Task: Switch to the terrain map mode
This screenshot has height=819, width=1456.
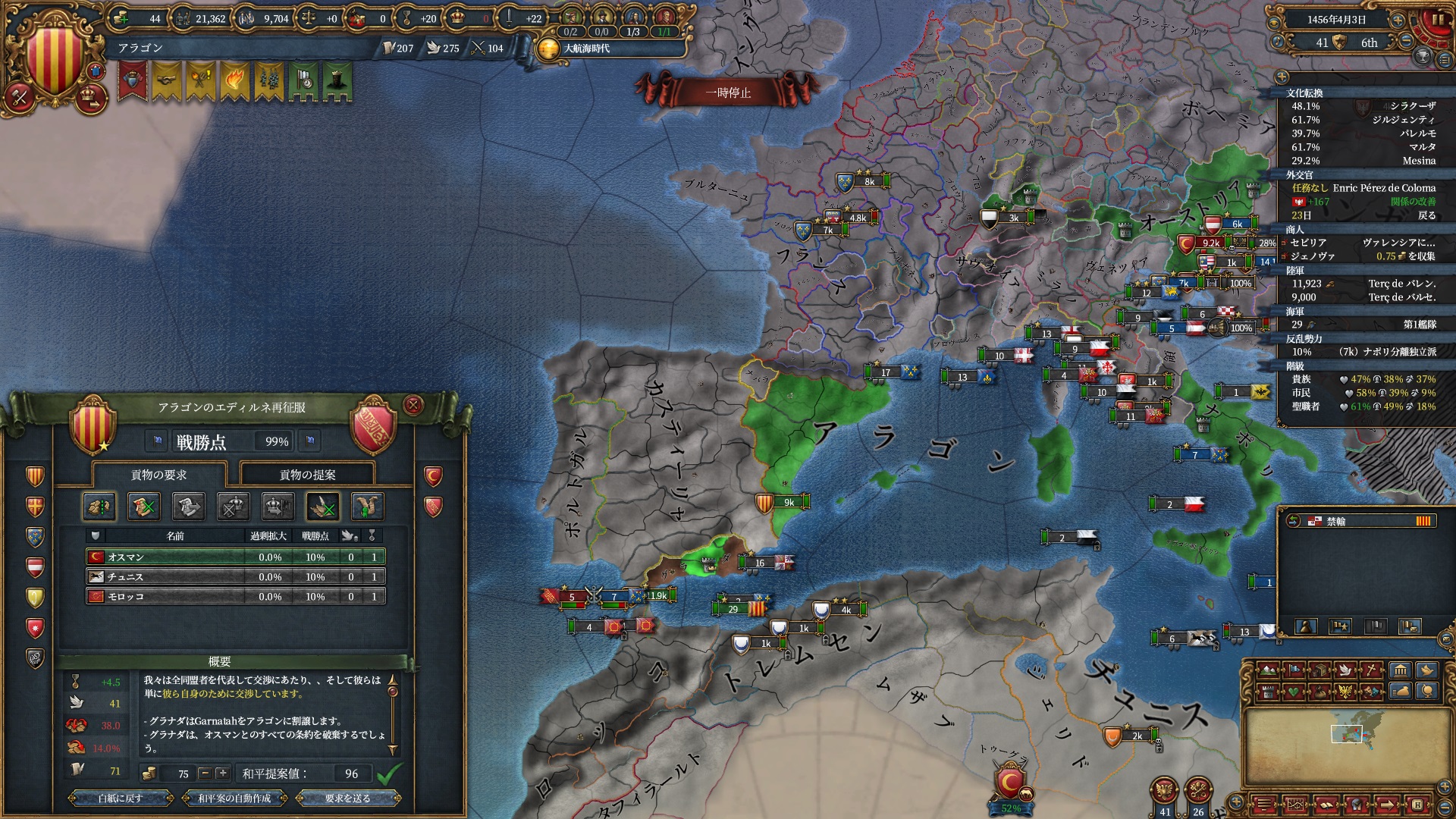Action: tap(1268, 670)
